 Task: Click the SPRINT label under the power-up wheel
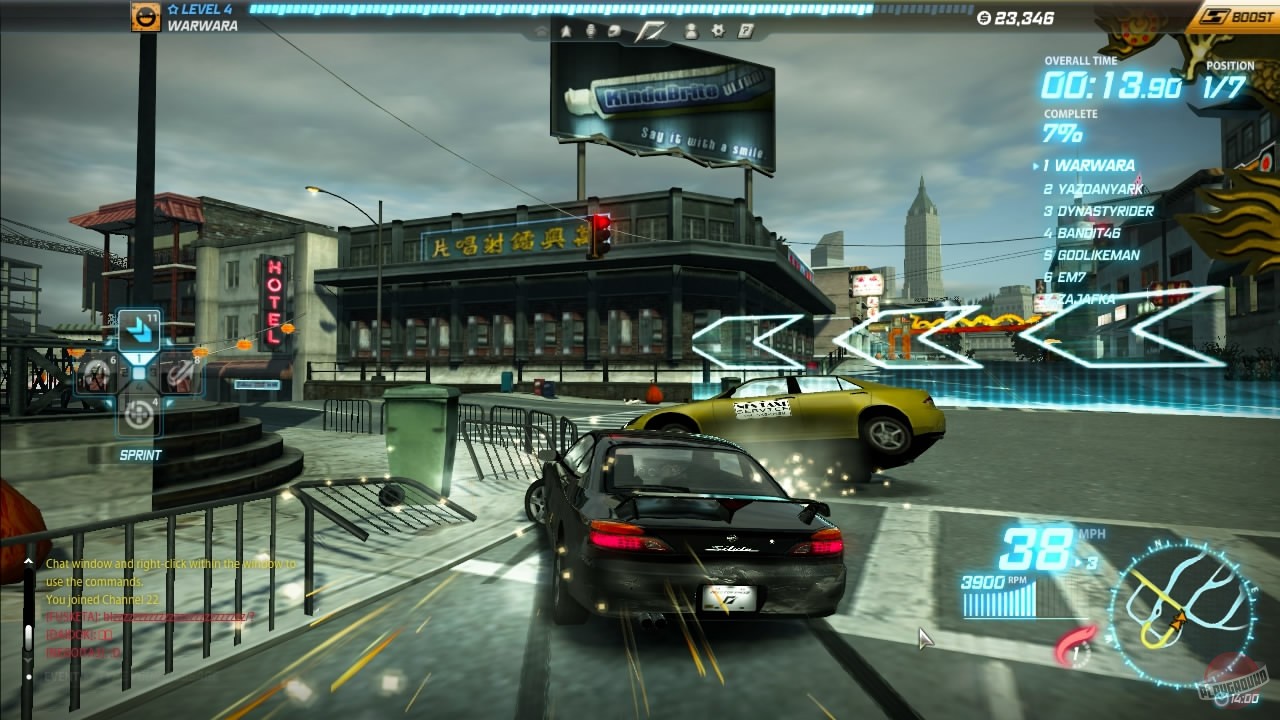[x=140, y=455]
